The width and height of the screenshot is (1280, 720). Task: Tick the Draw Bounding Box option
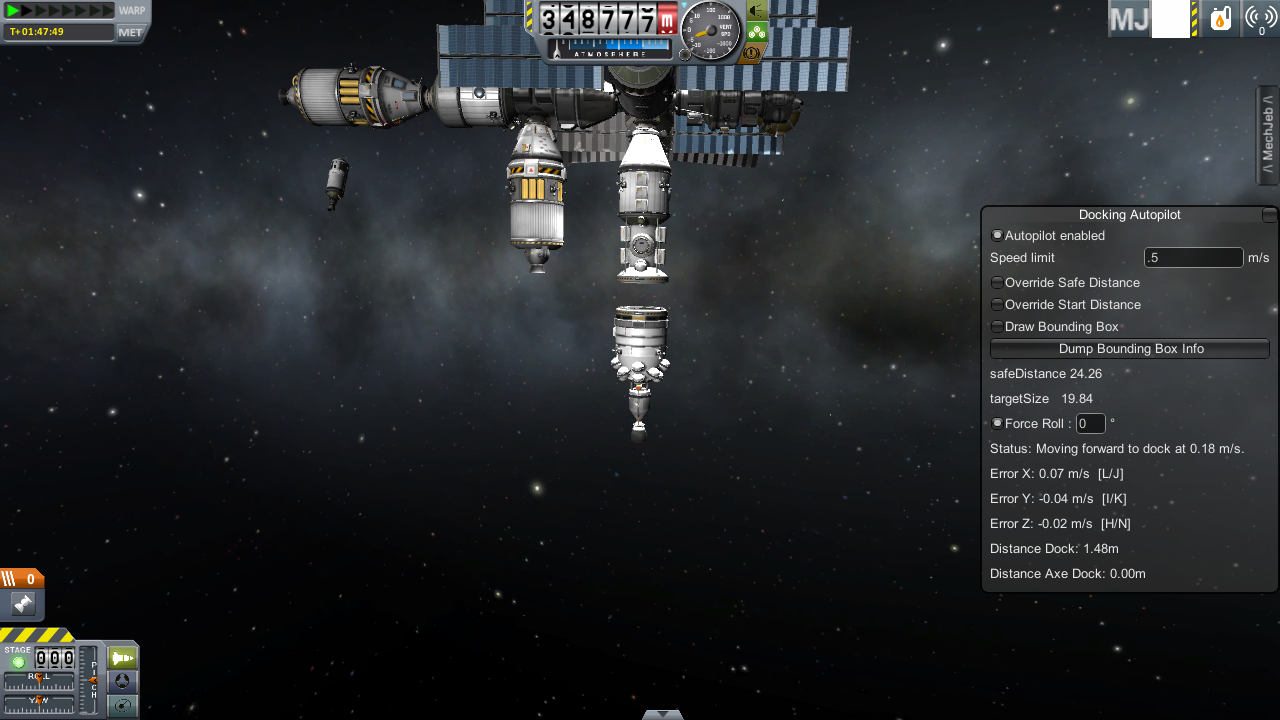[x=997, y=327]
